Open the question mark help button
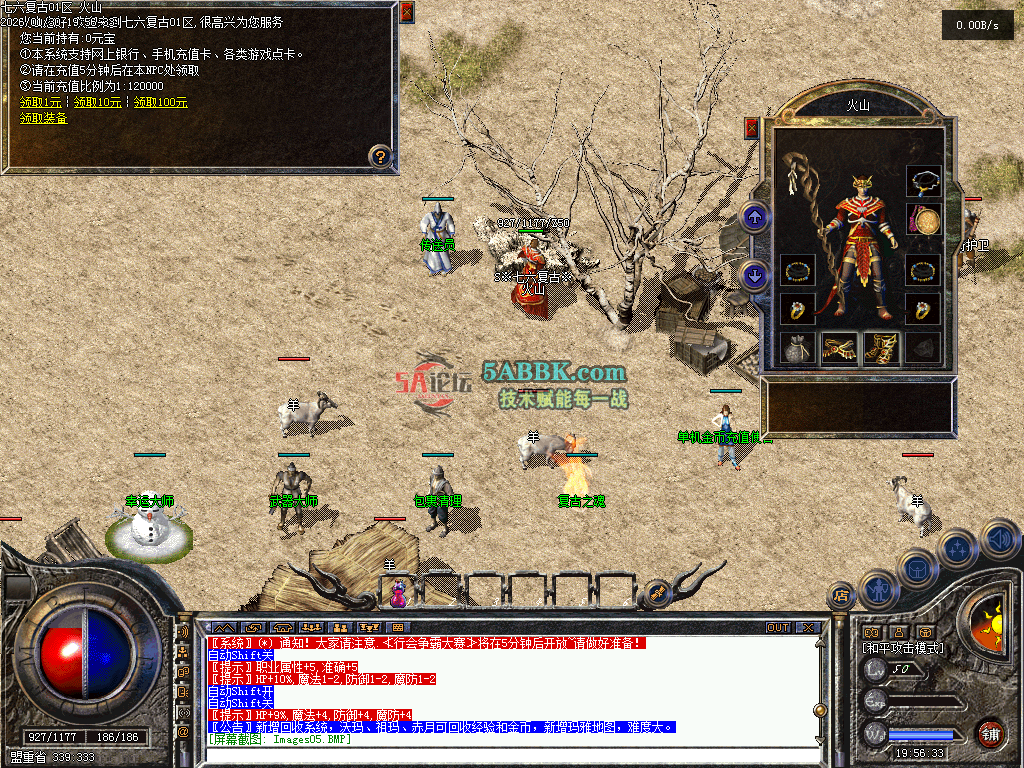 coord(379,156)
